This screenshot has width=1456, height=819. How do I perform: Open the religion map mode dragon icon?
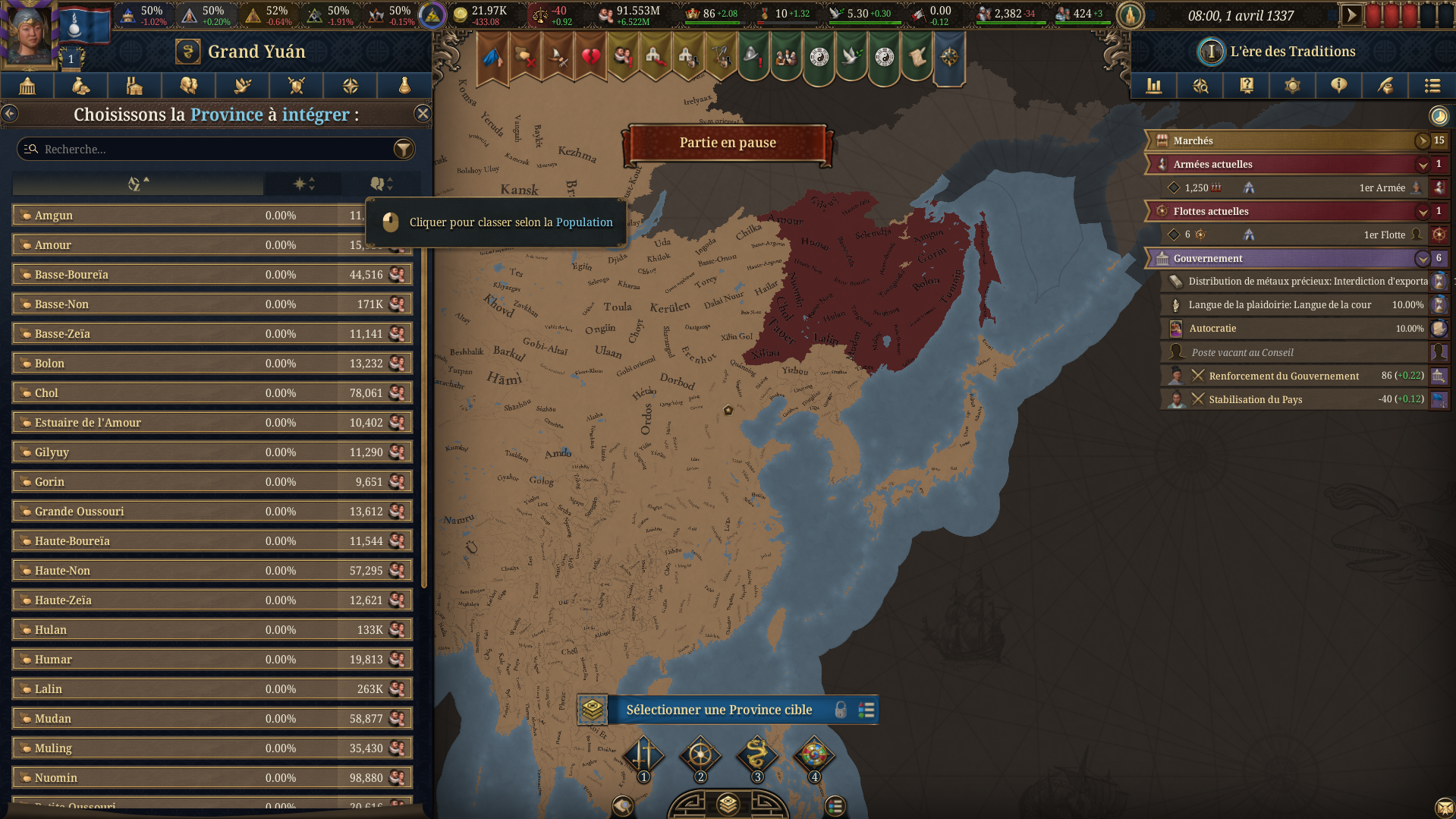(x=758, y=757)
